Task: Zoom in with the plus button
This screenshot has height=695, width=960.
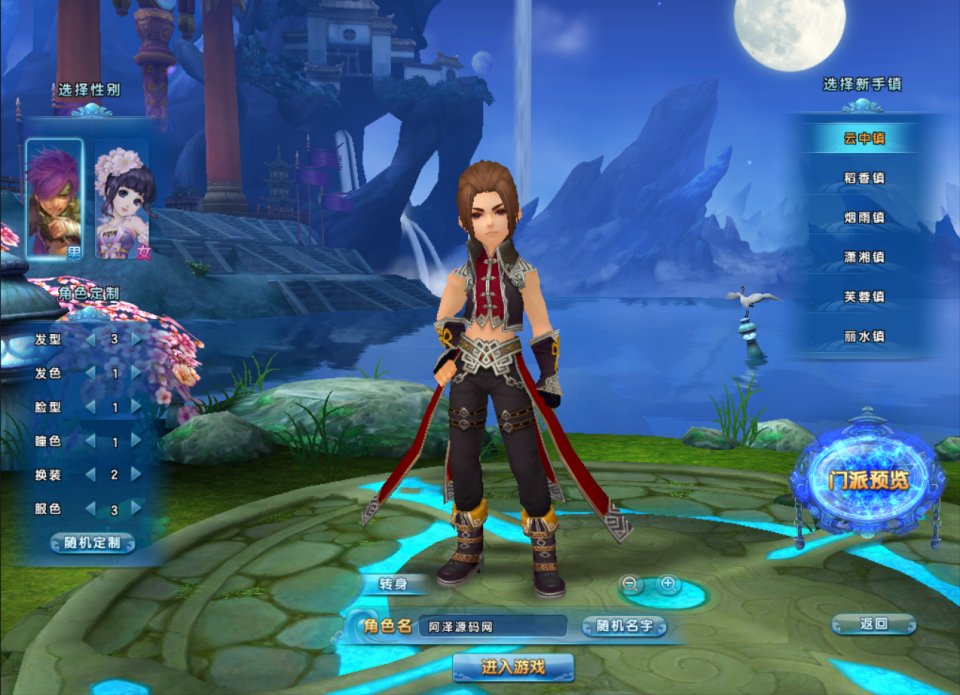Action: (668, 584)
